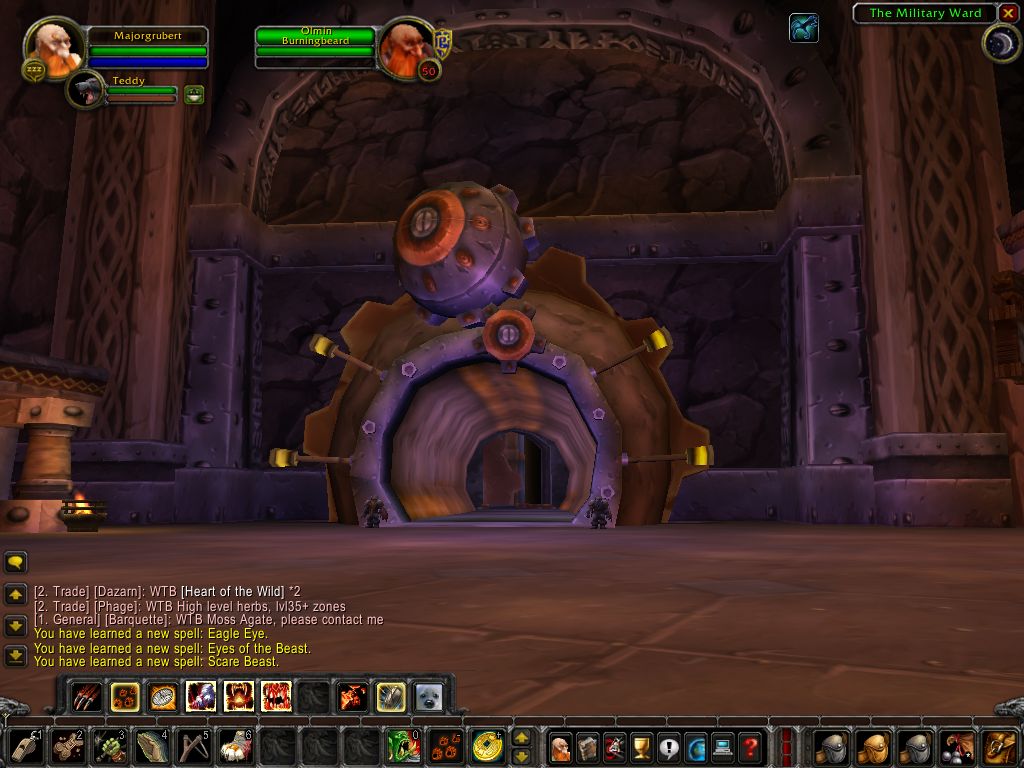Activate the slingshot ability in slot 5
The image size is (1024, 768).
pos(193,746)
